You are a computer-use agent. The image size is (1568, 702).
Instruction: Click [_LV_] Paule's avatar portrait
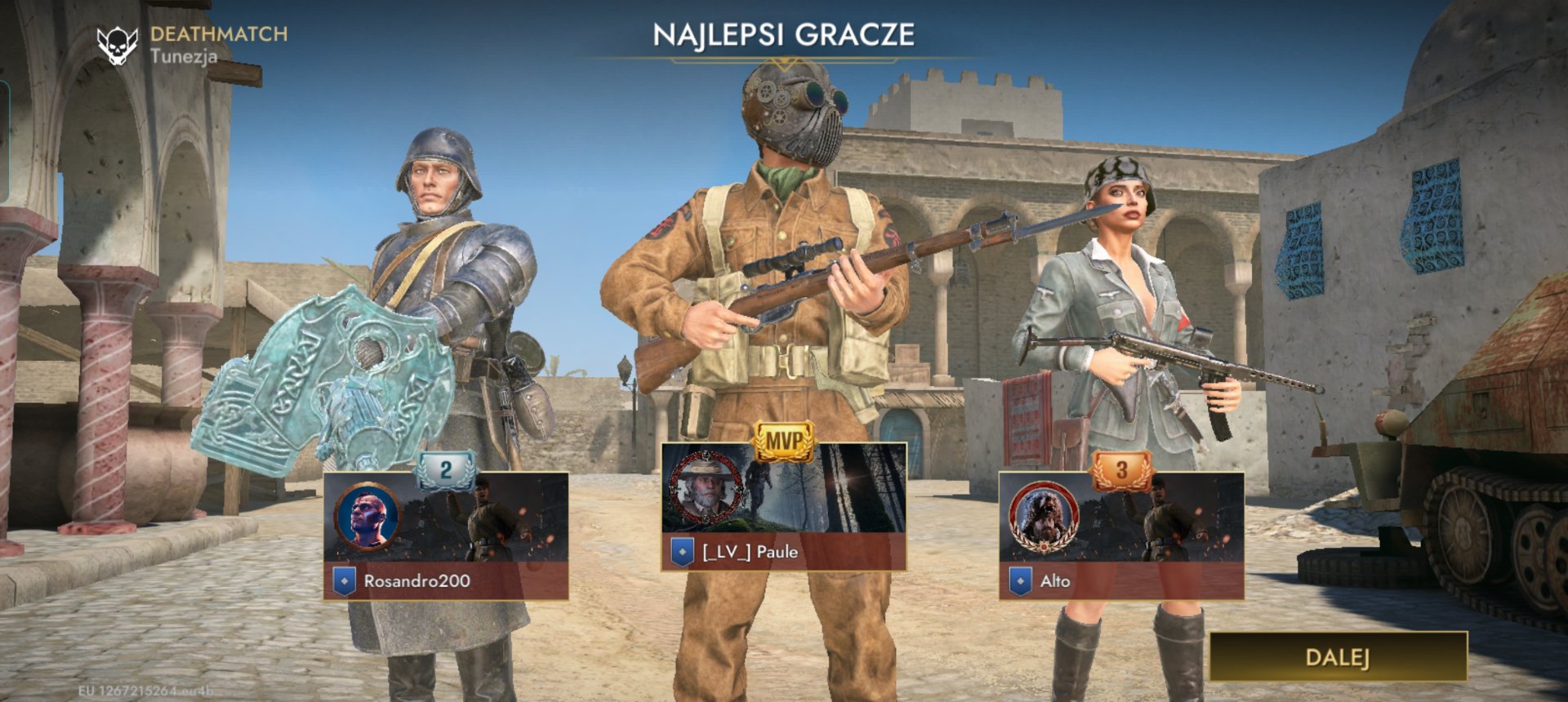click(x=705, y=488)
